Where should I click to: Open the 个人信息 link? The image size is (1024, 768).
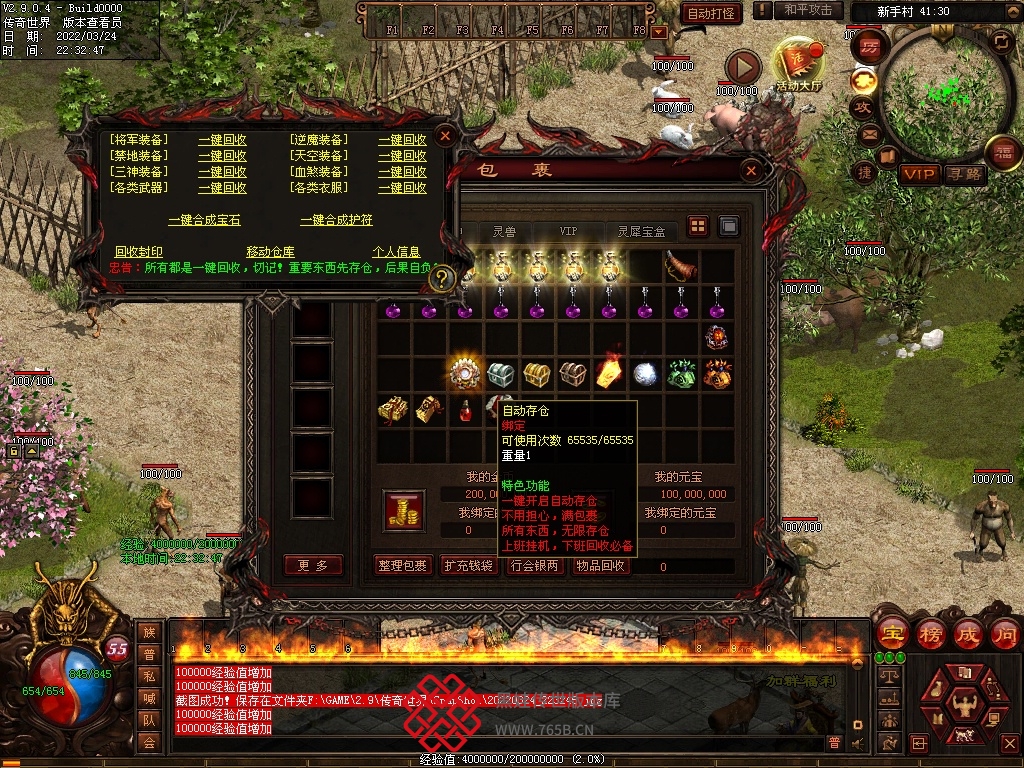click(x=396, y=252)
